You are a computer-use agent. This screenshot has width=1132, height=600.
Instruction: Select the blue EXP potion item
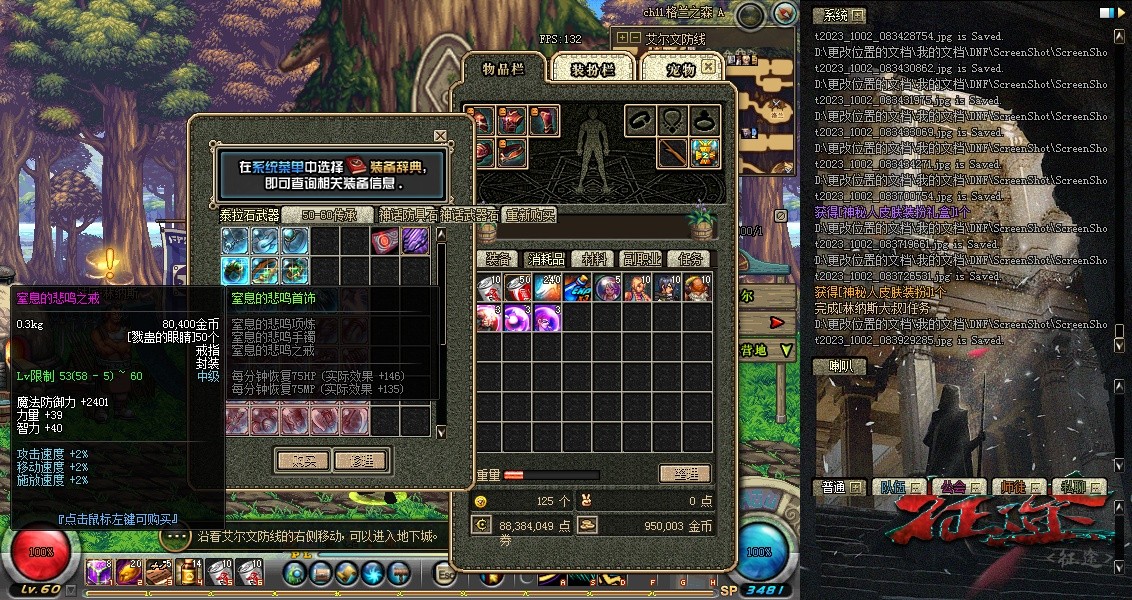point(577,288)
